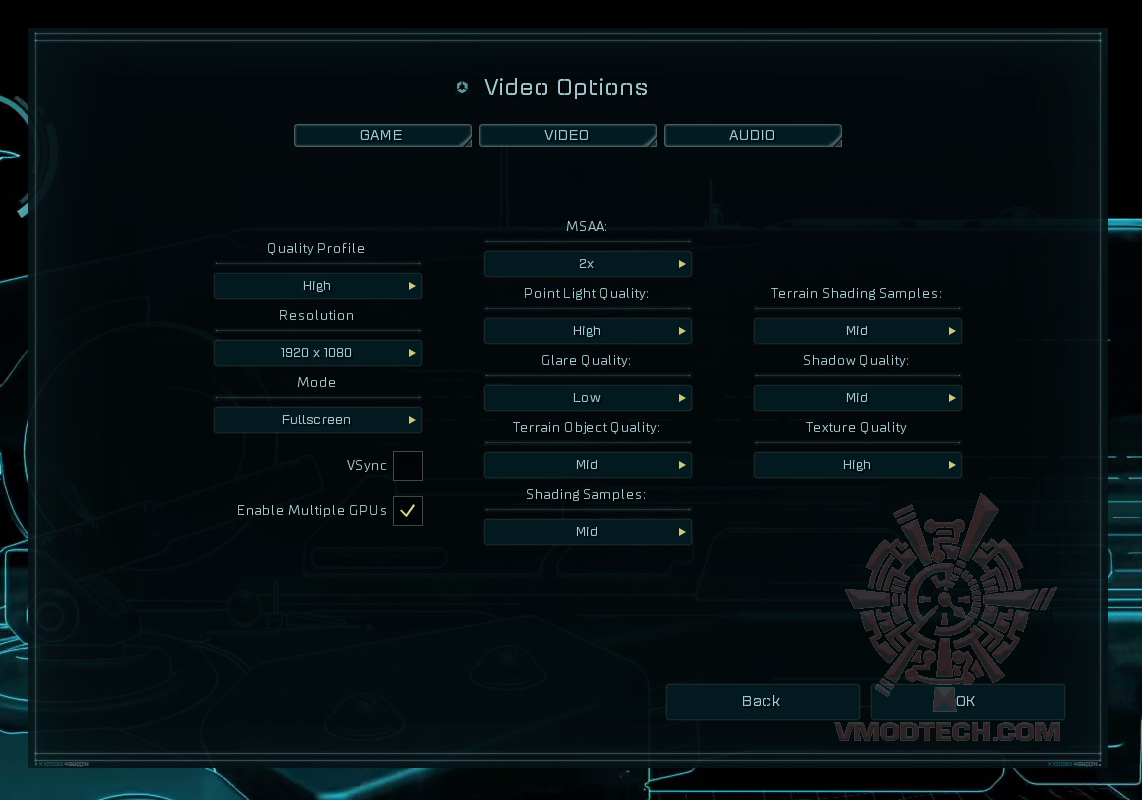Change the Shadow Quality setting
This screenshot has width=1142, height=800.
click(858, 398)
